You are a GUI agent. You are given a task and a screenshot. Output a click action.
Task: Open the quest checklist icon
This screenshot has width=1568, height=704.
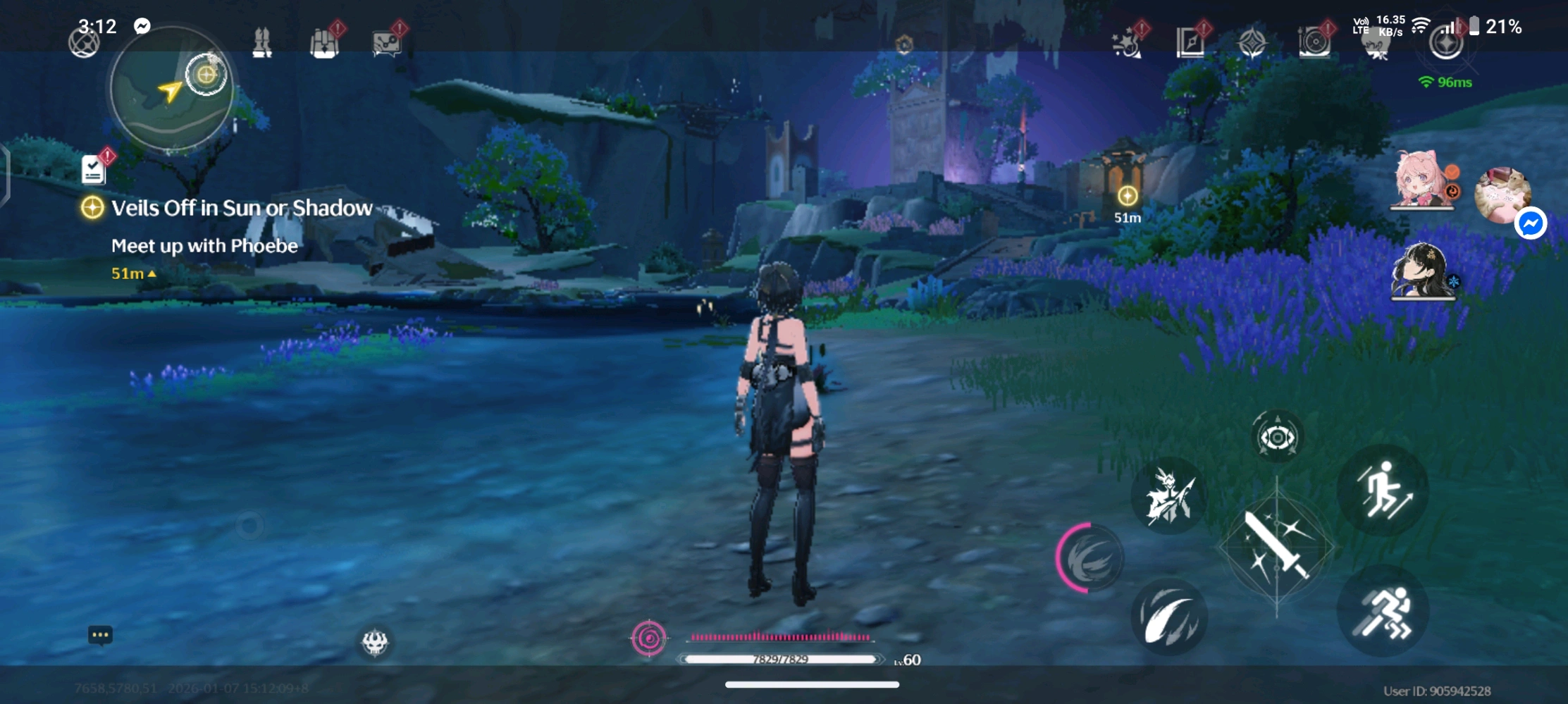point(94,170)
